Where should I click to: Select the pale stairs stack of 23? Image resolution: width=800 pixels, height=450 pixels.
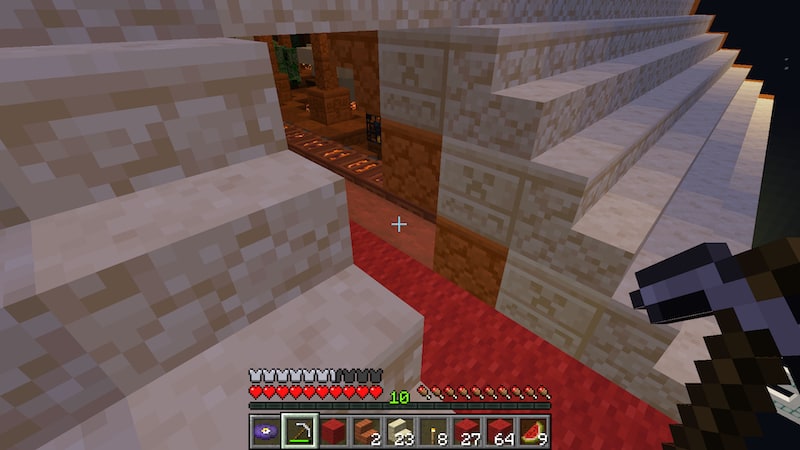(x=399, y=431)
